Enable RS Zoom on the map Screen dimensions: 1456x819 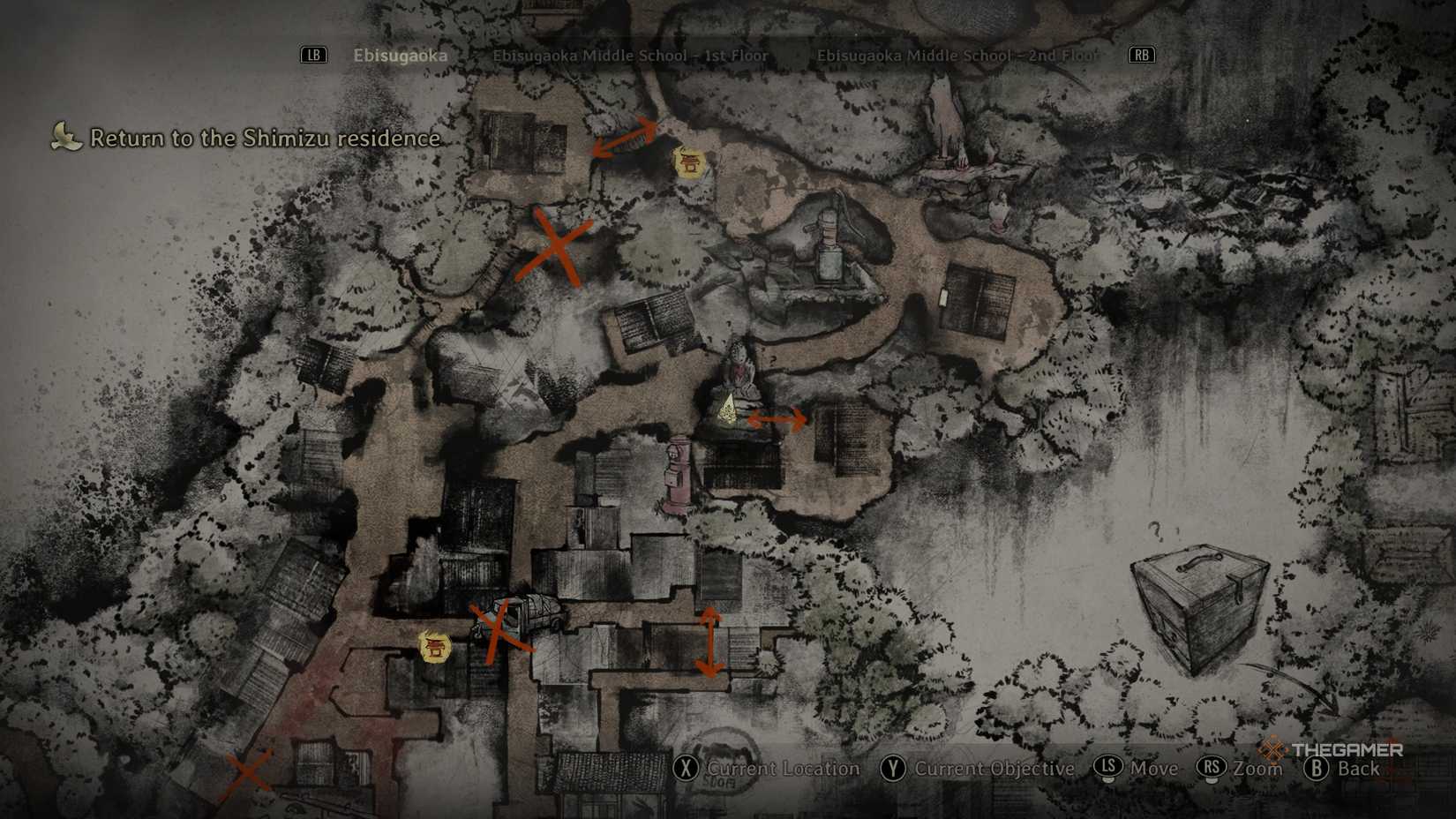[1210, 769]
